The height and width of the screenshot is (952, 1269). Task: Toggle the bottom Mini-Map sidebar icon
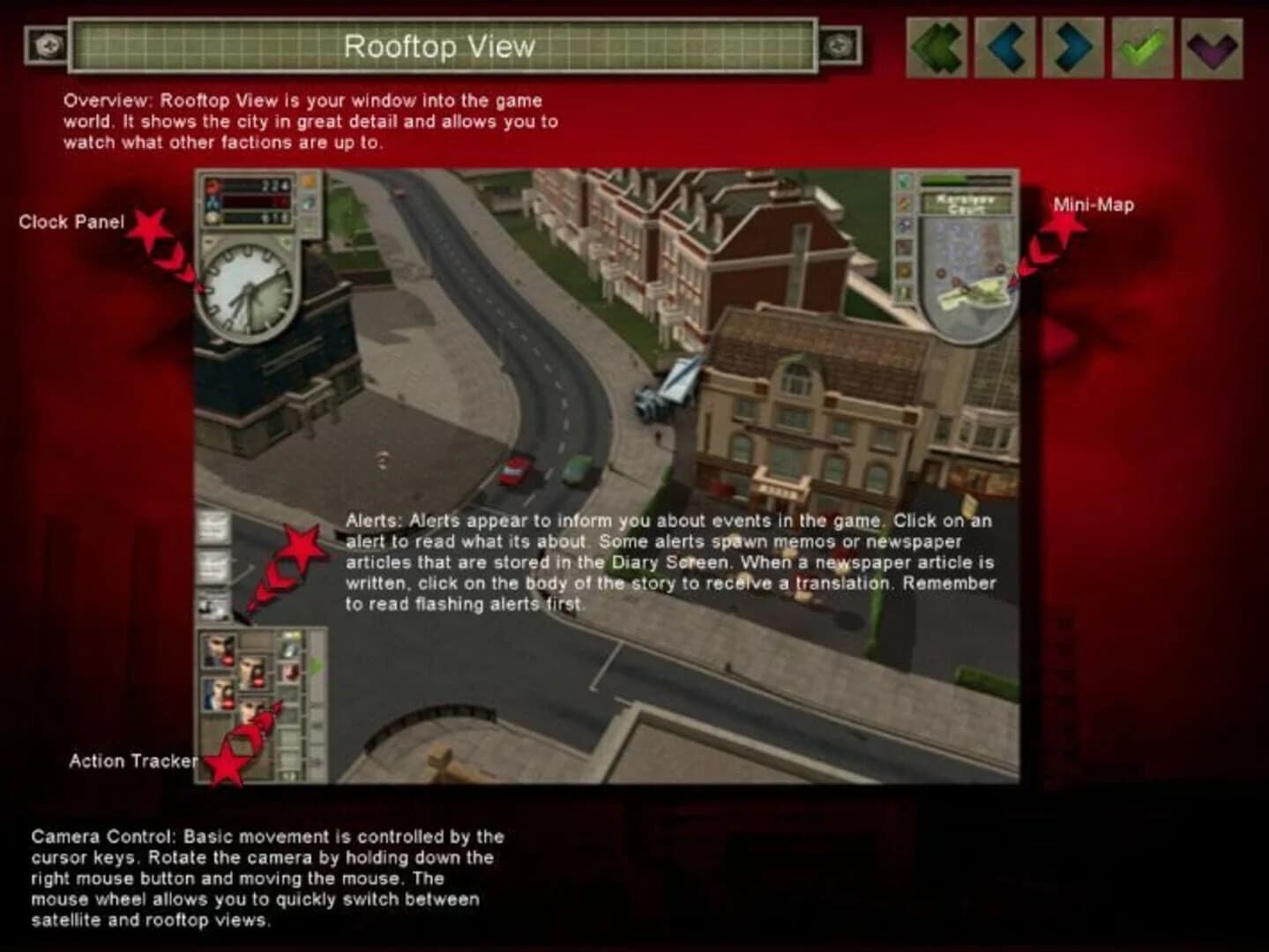coord(902,291)
